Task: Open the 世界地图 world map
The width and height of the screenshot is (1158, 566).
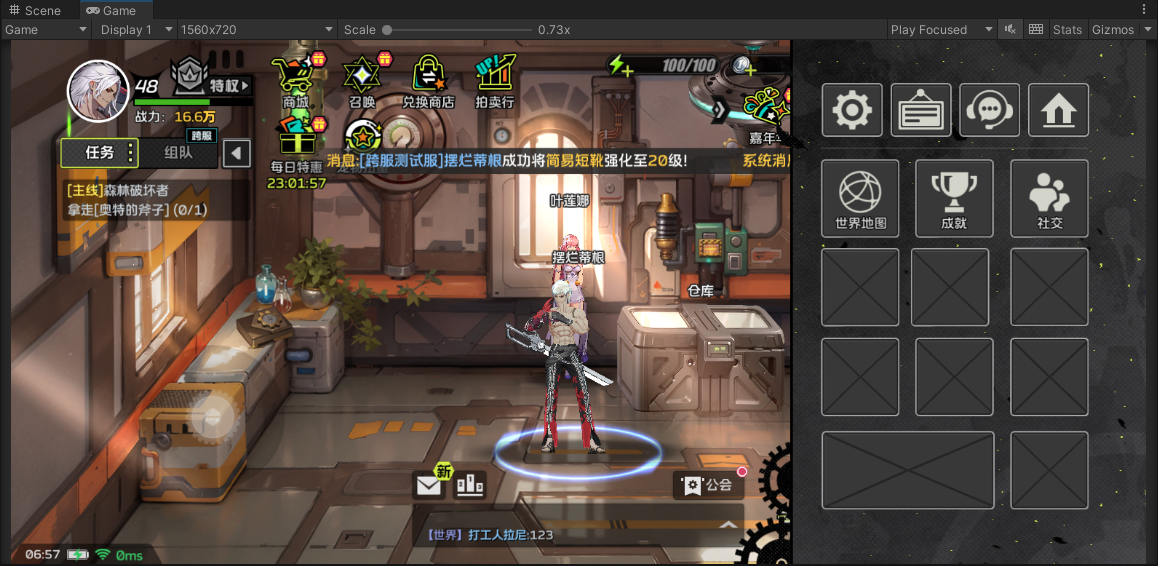Action: tap(860, 198)
